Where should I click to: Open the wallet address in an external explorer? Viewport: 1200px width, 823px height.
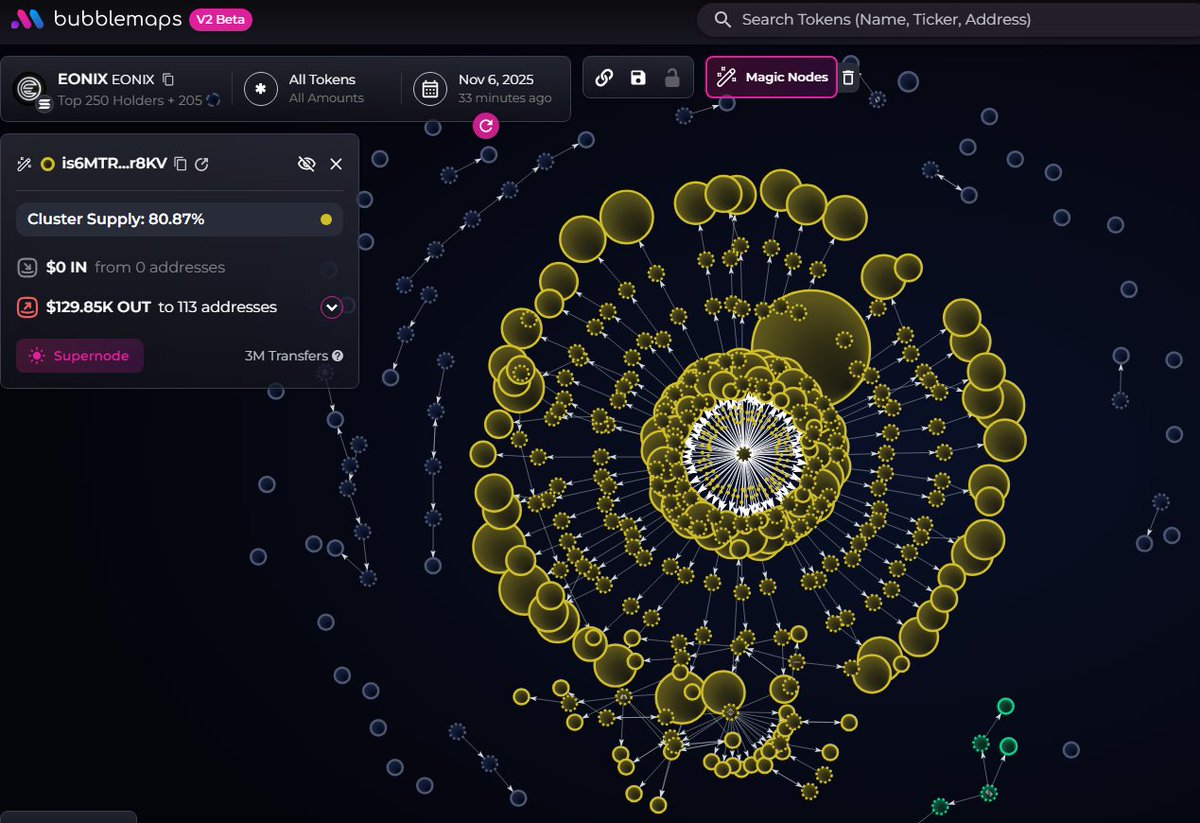202,164
